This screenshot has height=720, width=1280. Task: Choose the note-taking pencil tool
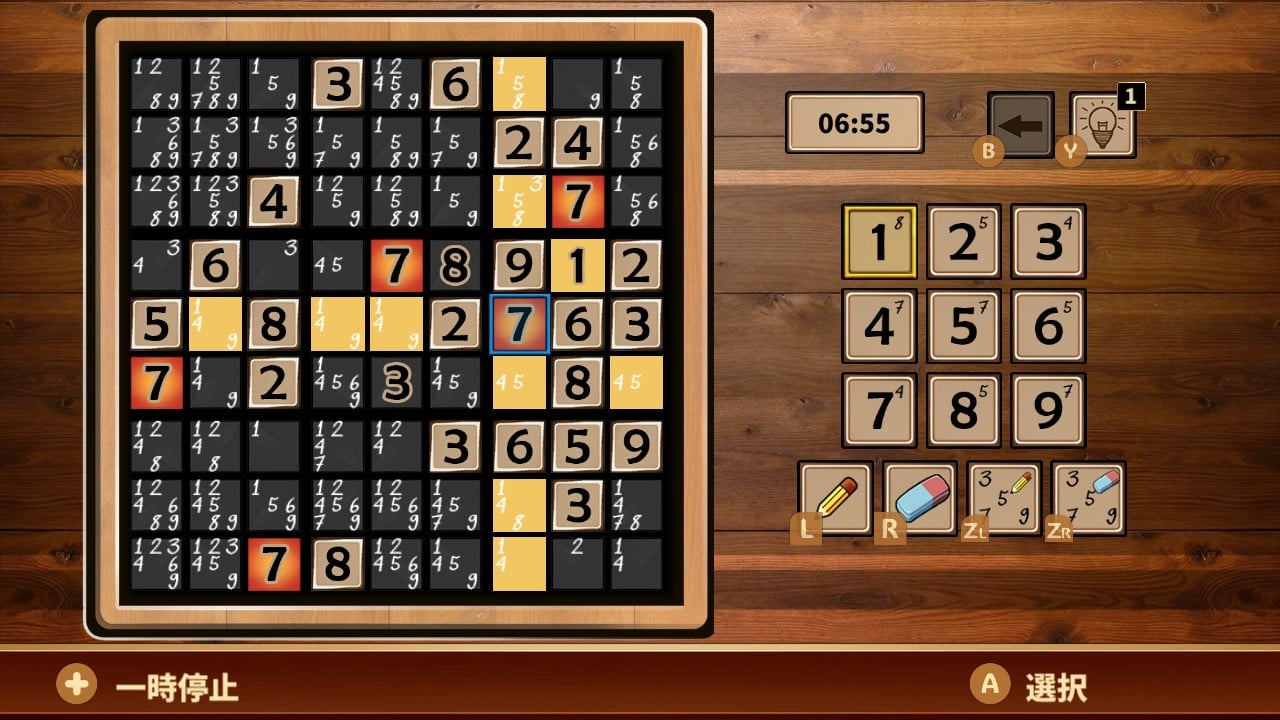[x=1003, y=497]
